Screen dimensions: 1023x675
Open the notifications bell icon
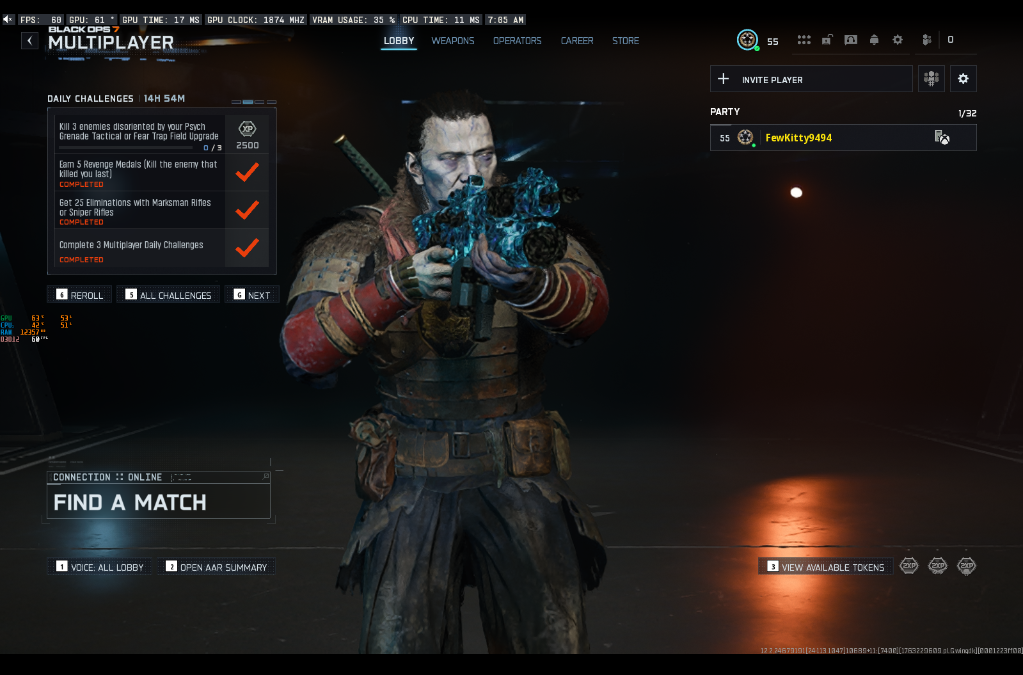pos(874,40)
